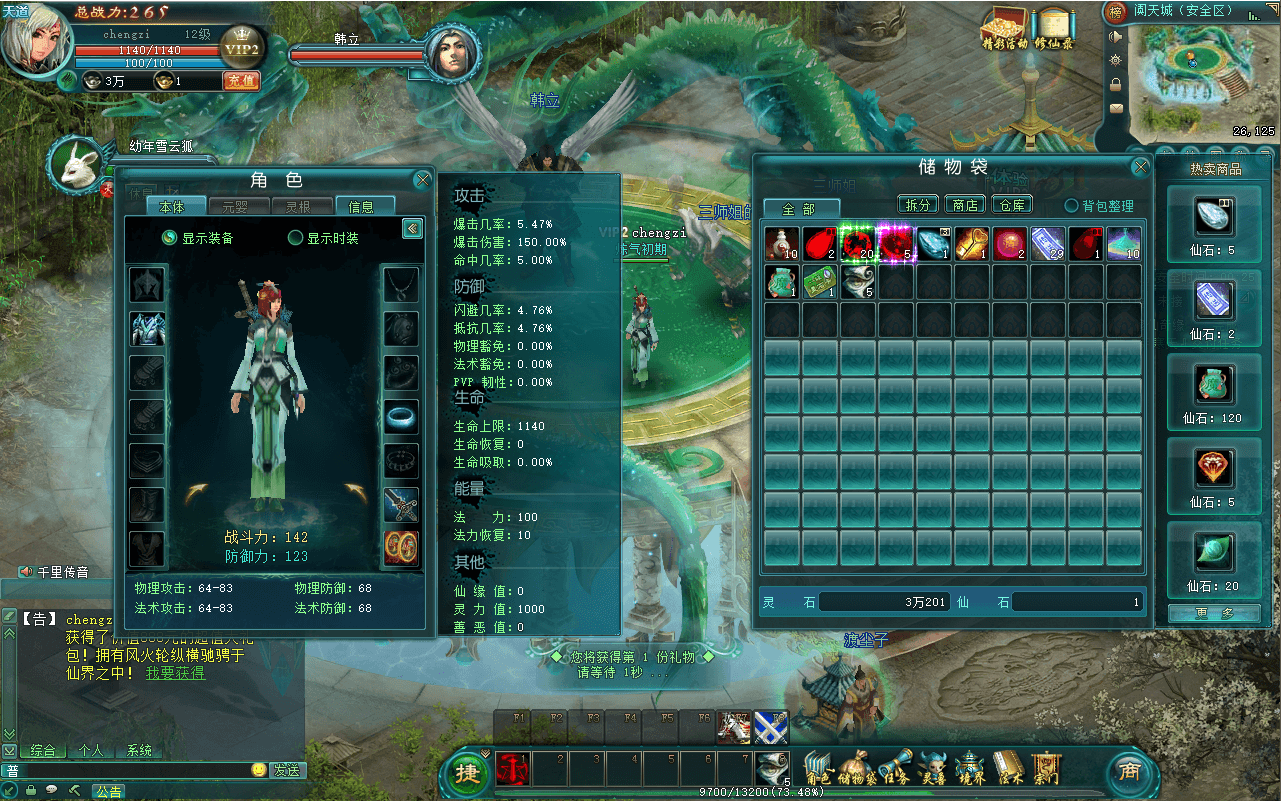Open the 元婴 tab in character panel
The image size is (1281, 801).
pyautogui.click(x=235, y=207)
